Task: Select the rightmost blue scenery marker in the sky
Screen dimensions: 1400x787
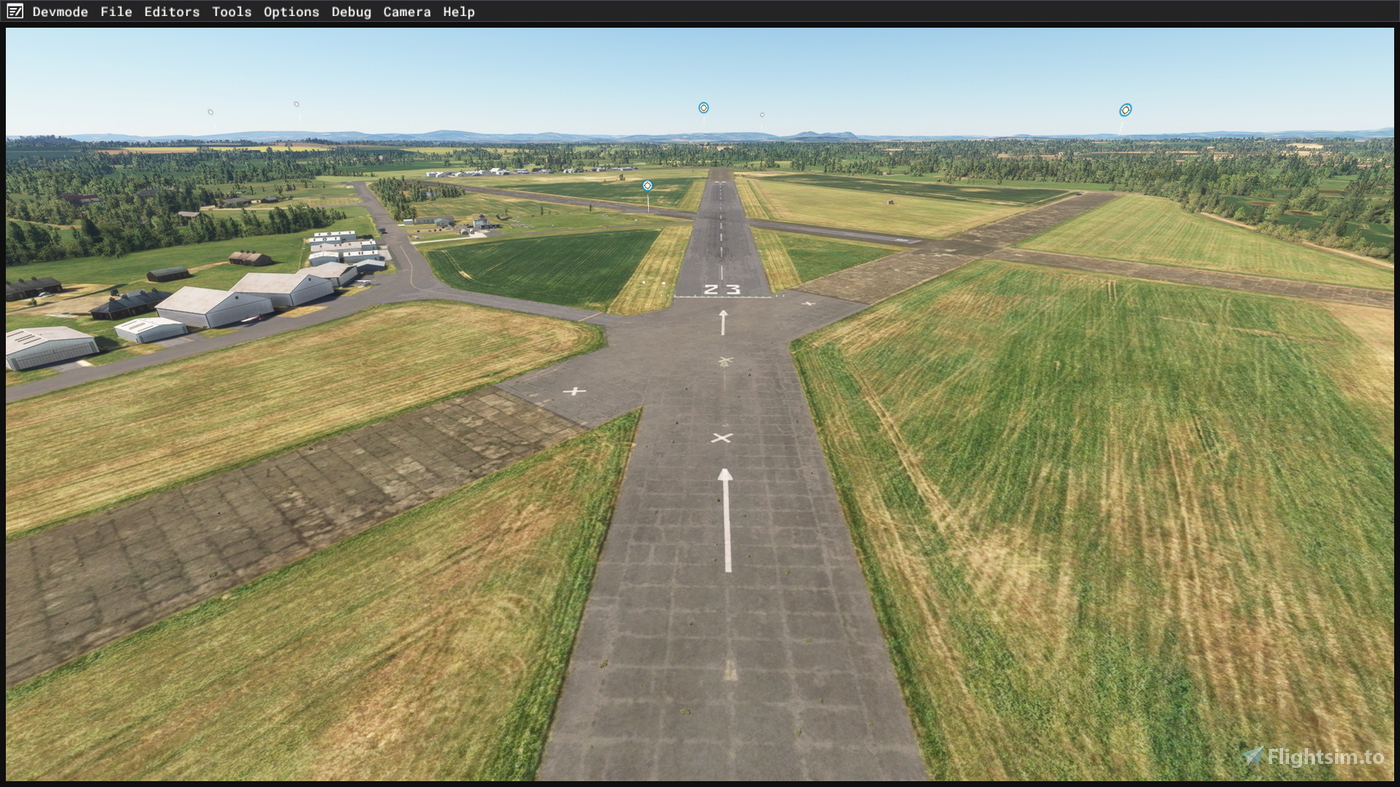Action: 1124,109
